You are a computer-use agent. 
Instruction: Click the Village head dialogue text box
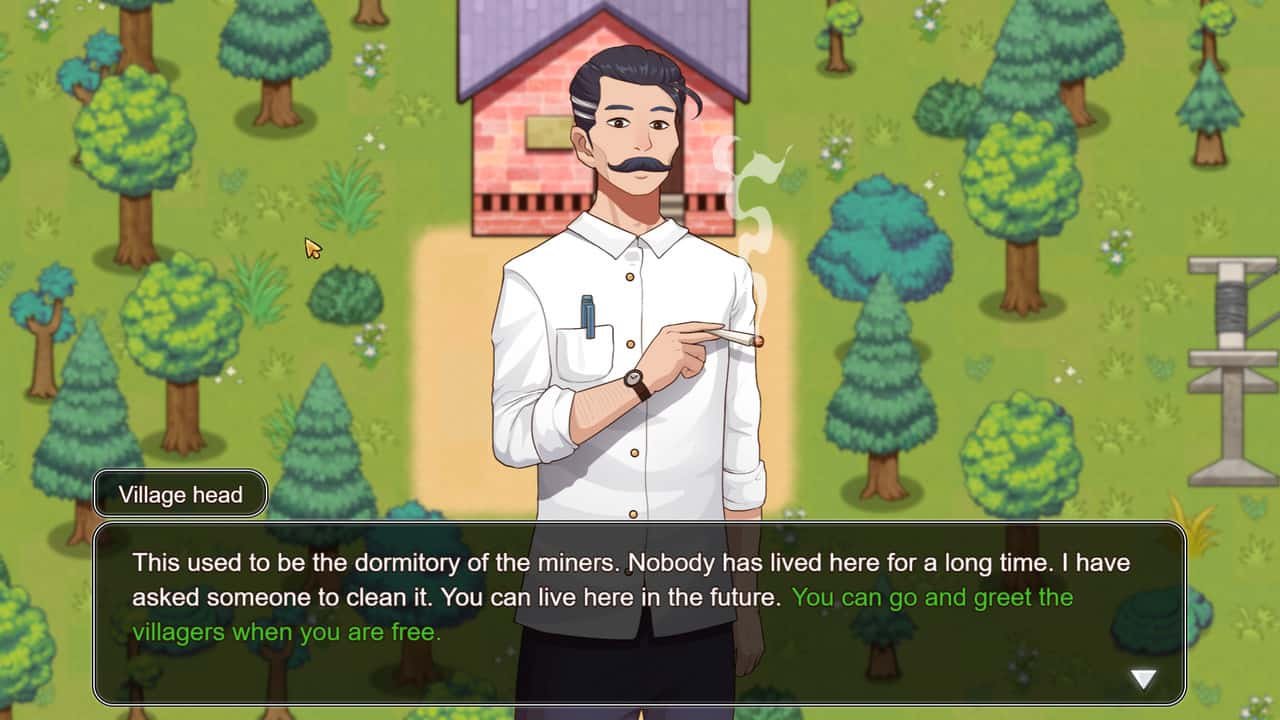pos(640,612)
